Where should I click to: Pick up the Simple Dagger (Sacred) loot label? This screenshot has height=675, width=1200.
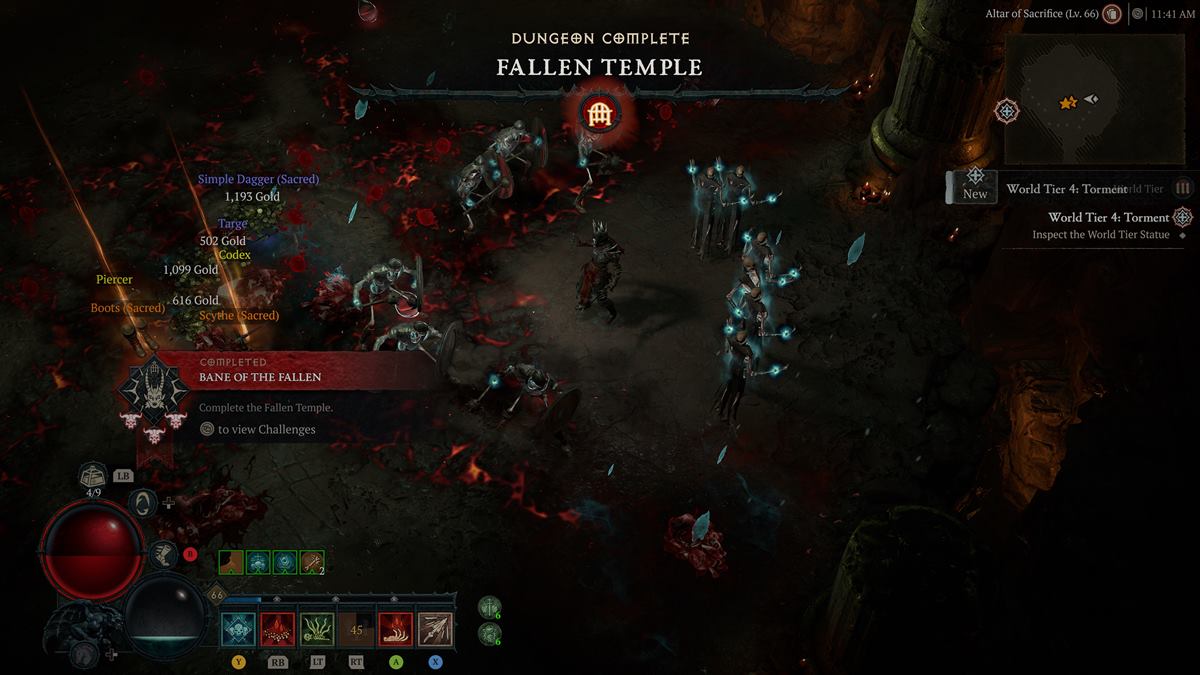tap(258, 179)
